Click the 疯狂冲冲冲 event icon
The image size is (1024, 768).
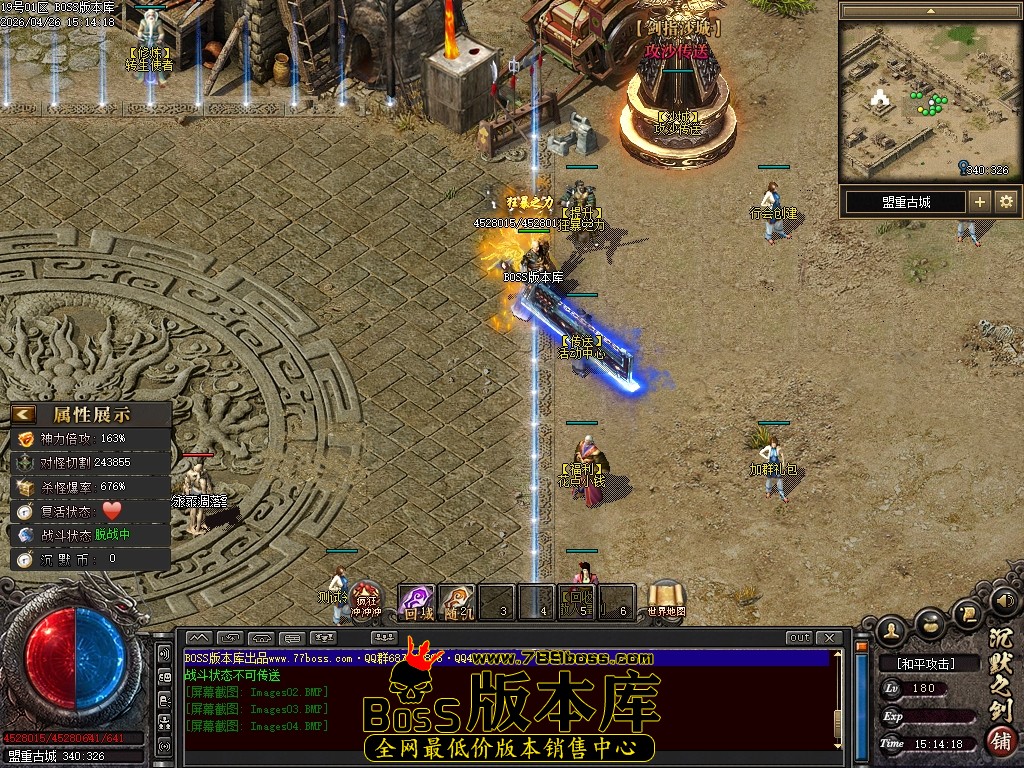click(367, 598)
